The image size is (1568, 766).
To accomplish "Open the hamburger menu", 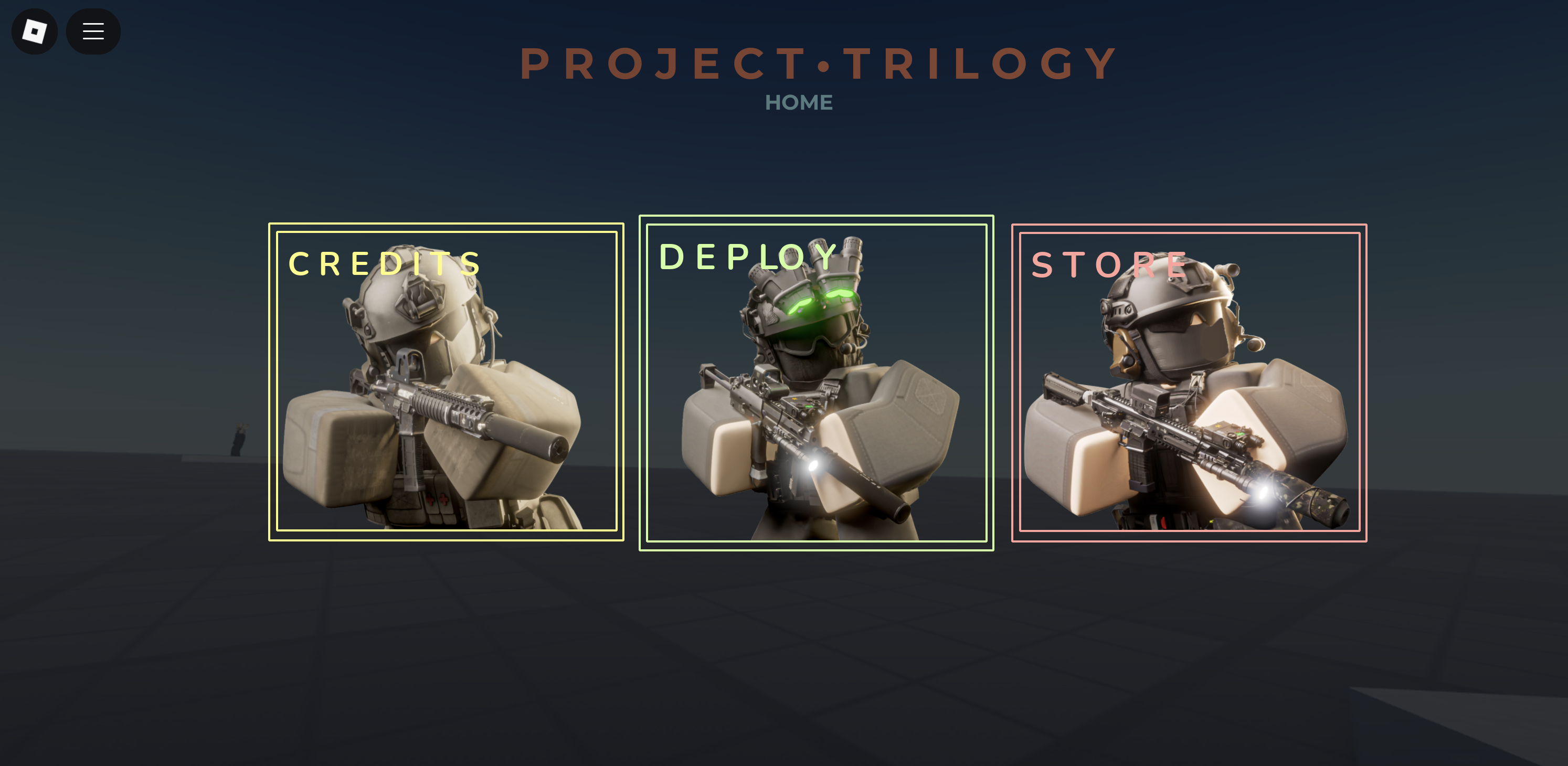I will [92, 31].
